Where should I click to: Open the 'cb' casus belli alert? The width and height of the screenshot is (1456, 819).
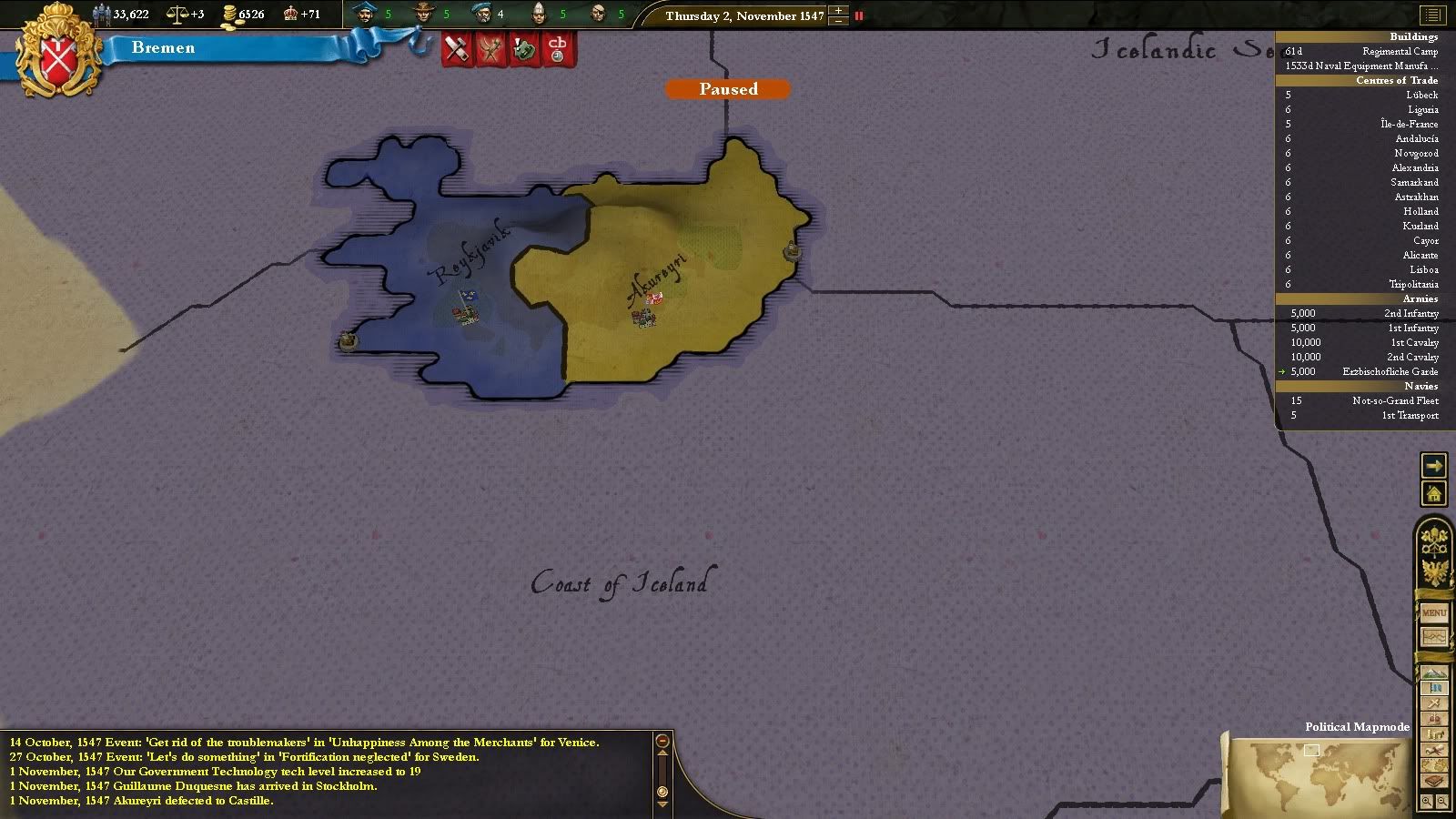[558, 48]
